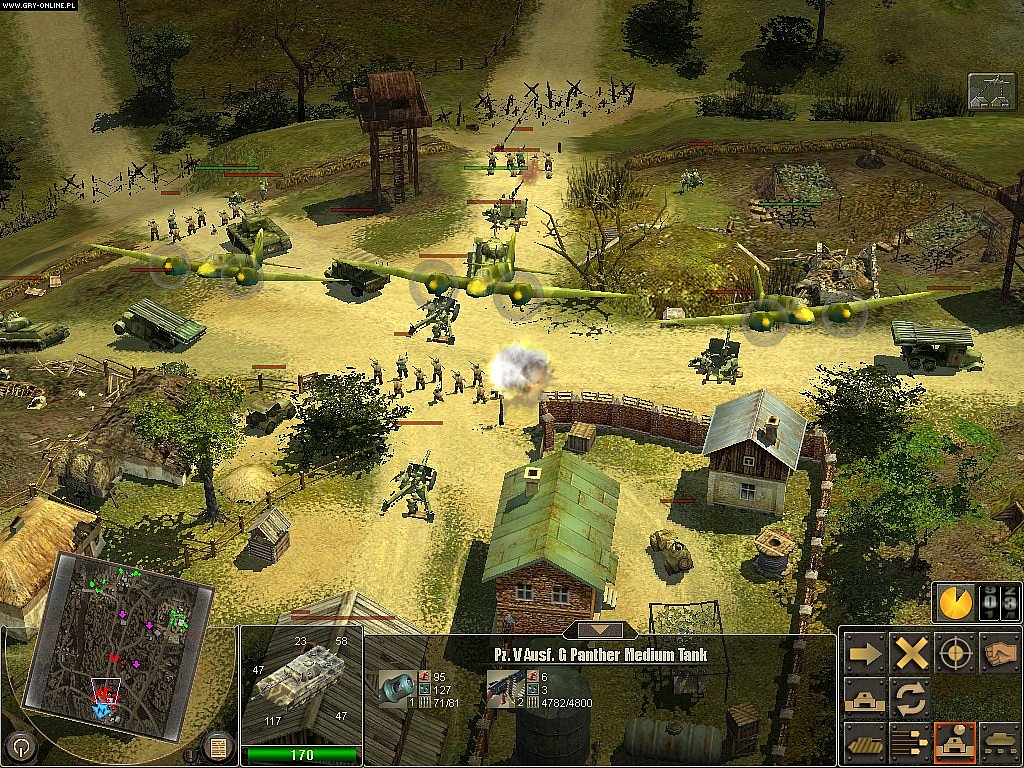The width and height of the screenshot is (1024, 768).
Task: Choose the fist command icon
Action: 1000,653
